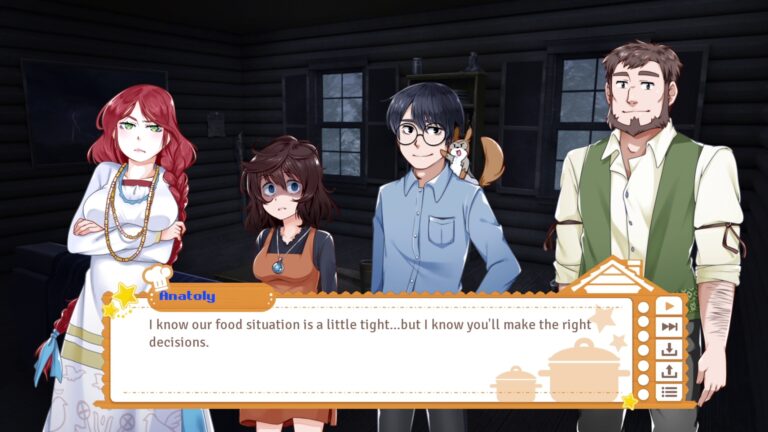The height and width of the screenshot is (432, 768).
Task: Open the list-lines menu button
Action: pyautogui.click(x=669, y=391)
